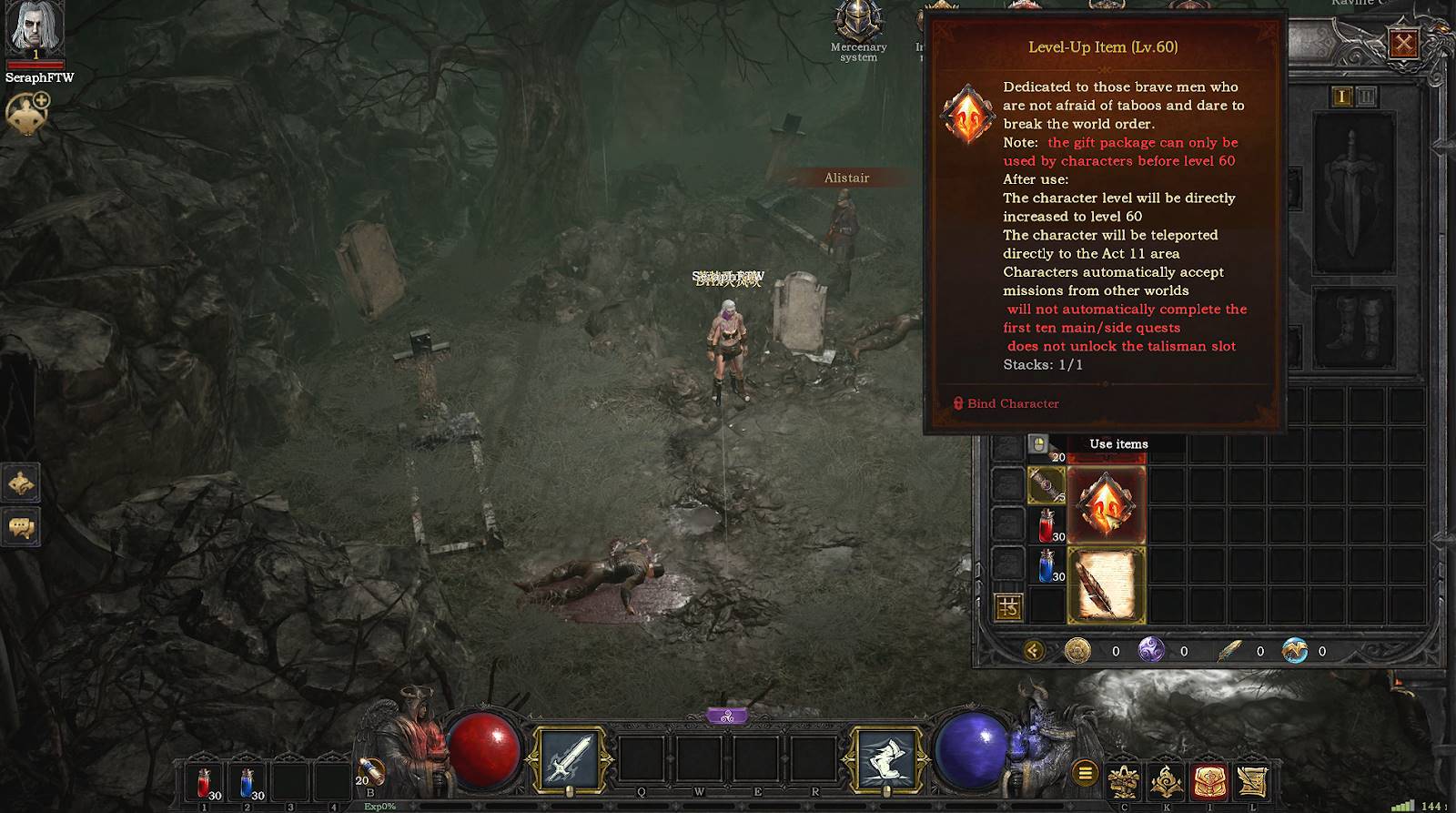Use the red potion in hotbar slot 1
This screenshot has height=813, width=1456.
pos(205,782)
